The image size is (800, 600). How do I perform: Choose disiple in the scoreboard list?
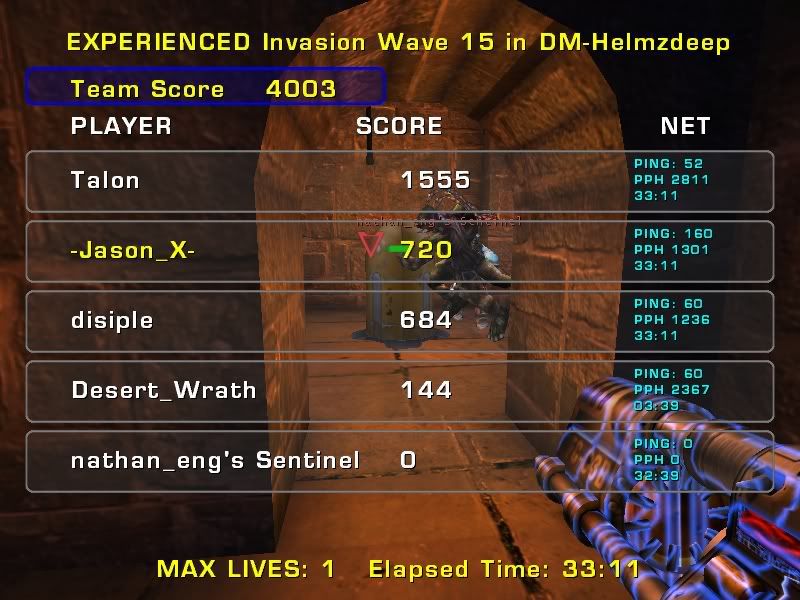[x=400, y=321]
